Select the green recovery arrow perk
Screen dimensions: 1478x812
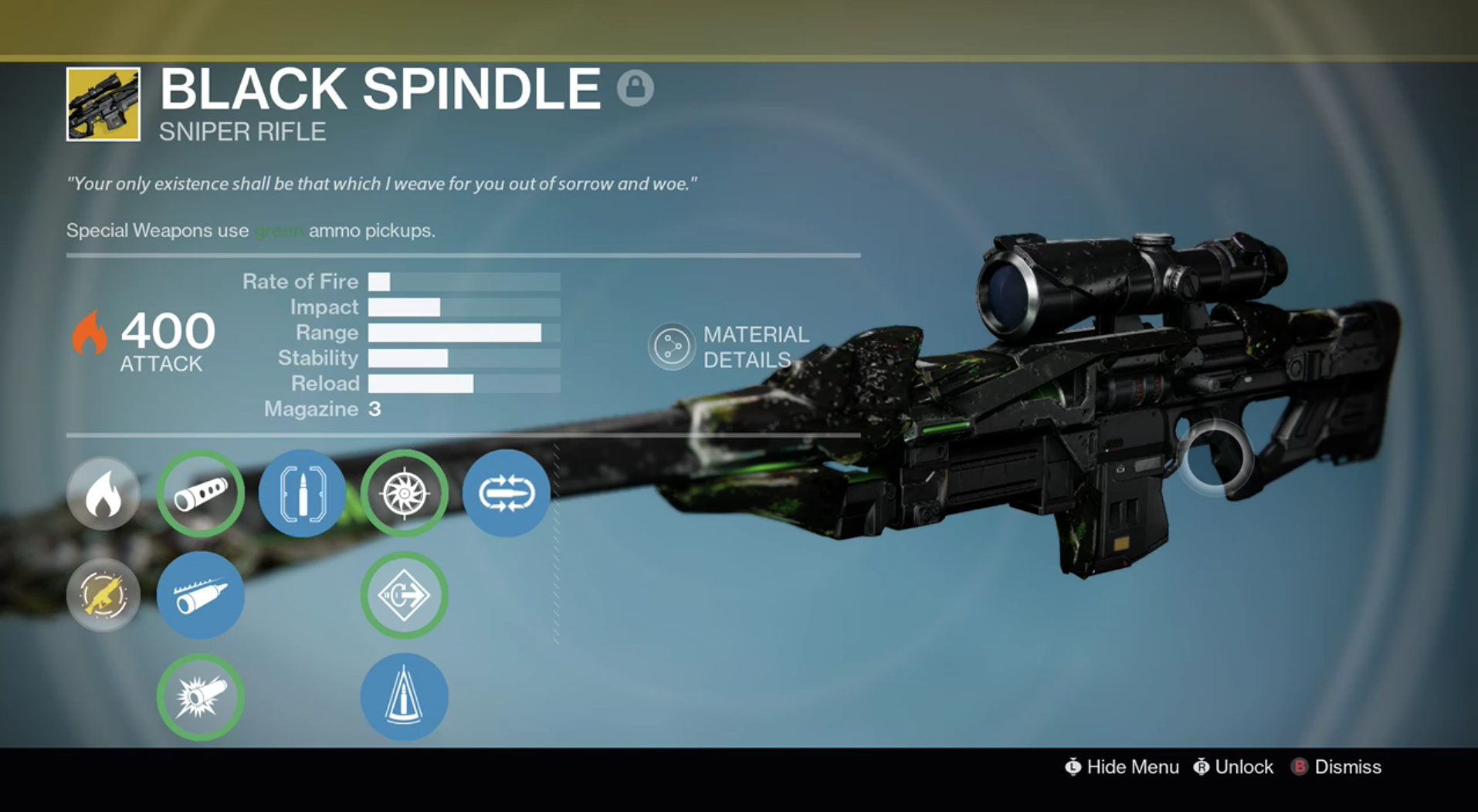pyautogui.click(x=405, y=595)
